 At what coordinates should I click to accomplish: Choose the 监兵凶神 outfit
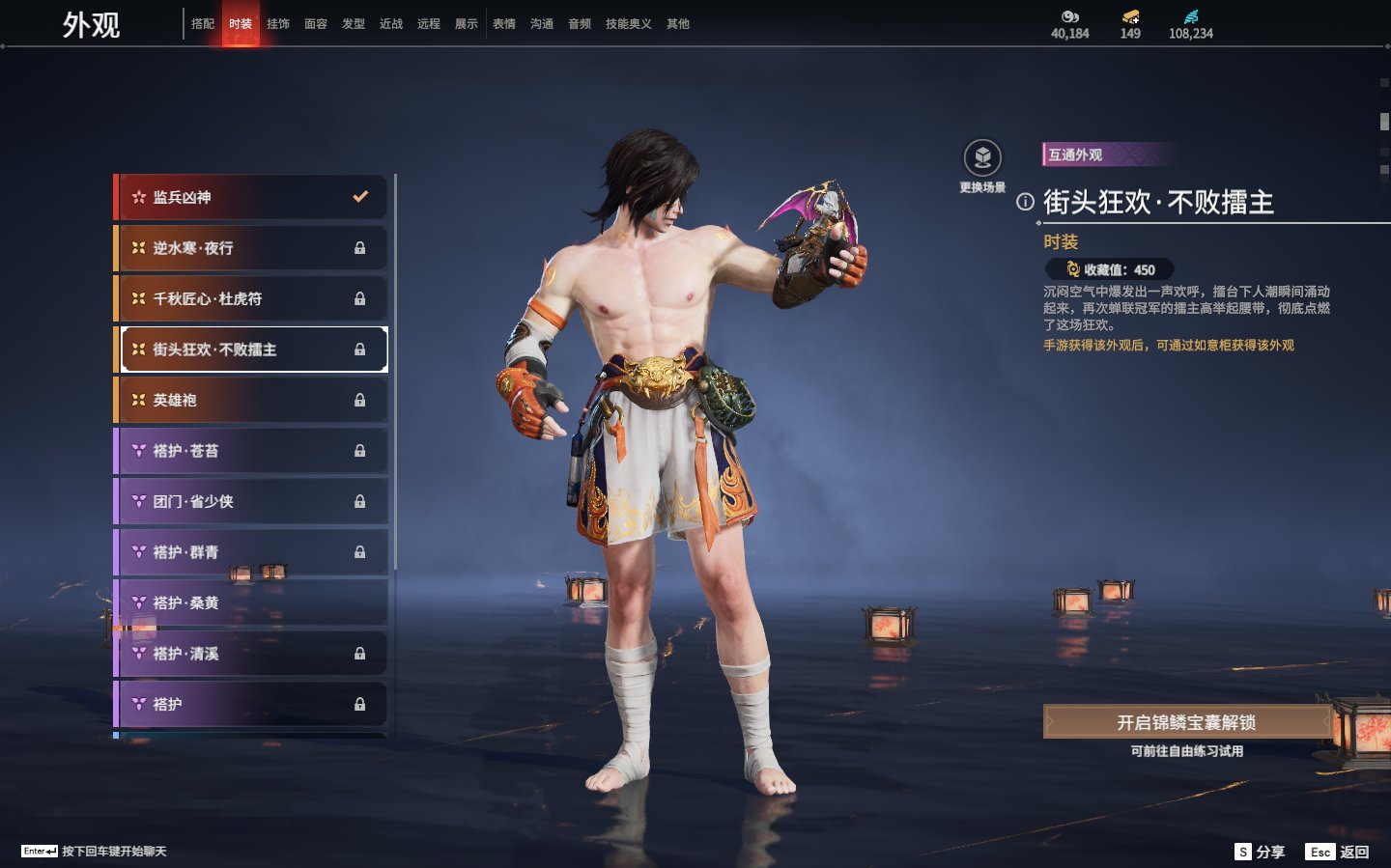(x=251, y=197)
